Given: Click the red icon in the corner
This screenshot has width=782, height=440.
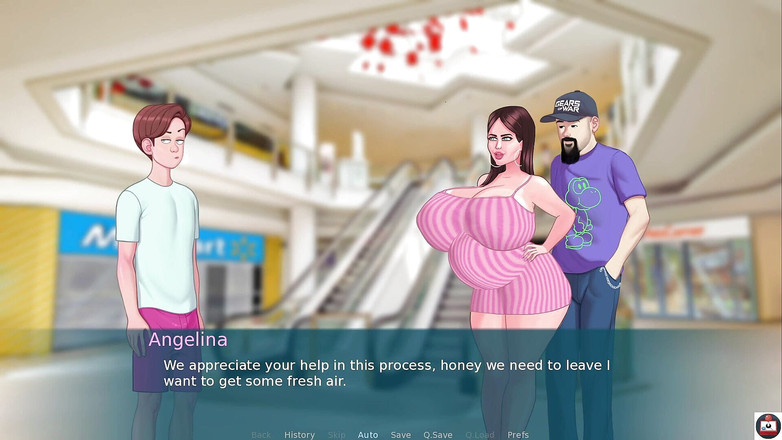Looking at the screenshot, I should pyautogui.click(x=767, y=425).
